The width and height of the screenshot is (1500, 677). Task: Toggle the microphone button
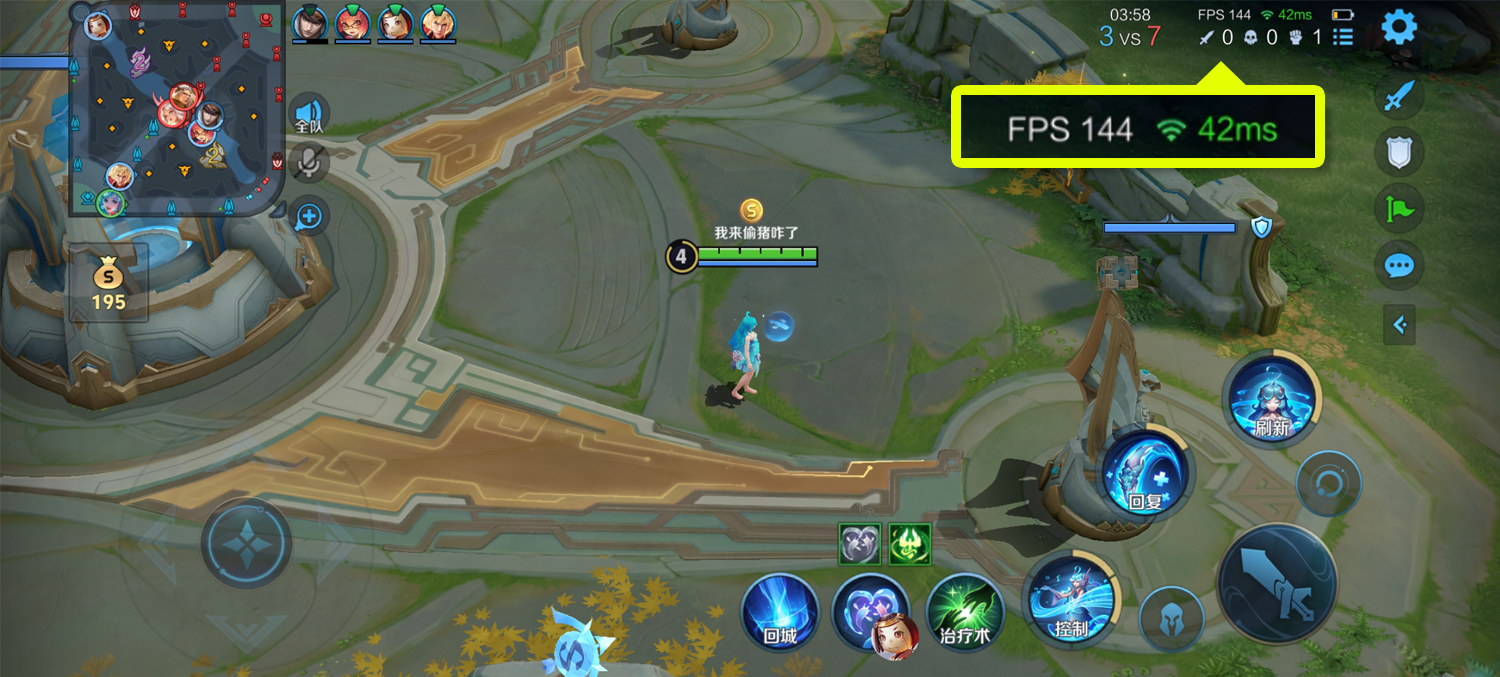click(310, 162)
